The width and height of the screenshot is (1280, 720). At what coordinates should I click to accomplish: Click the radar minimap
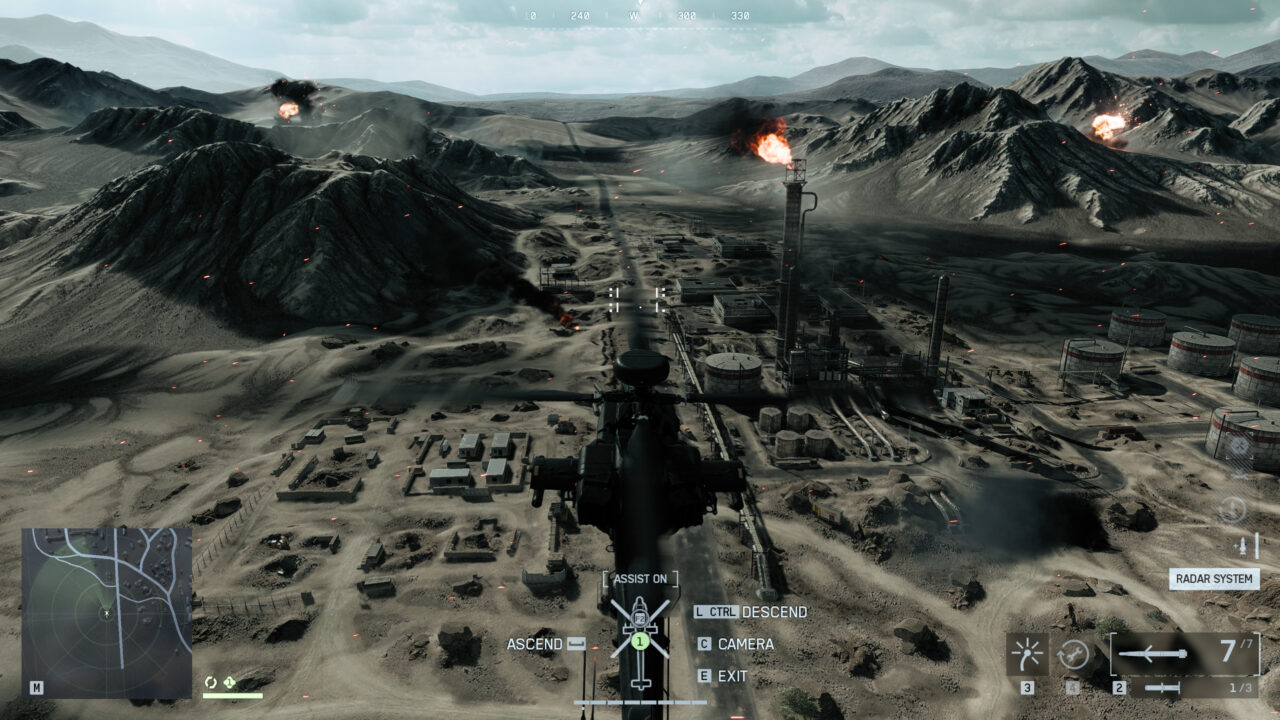click(106, 612)
